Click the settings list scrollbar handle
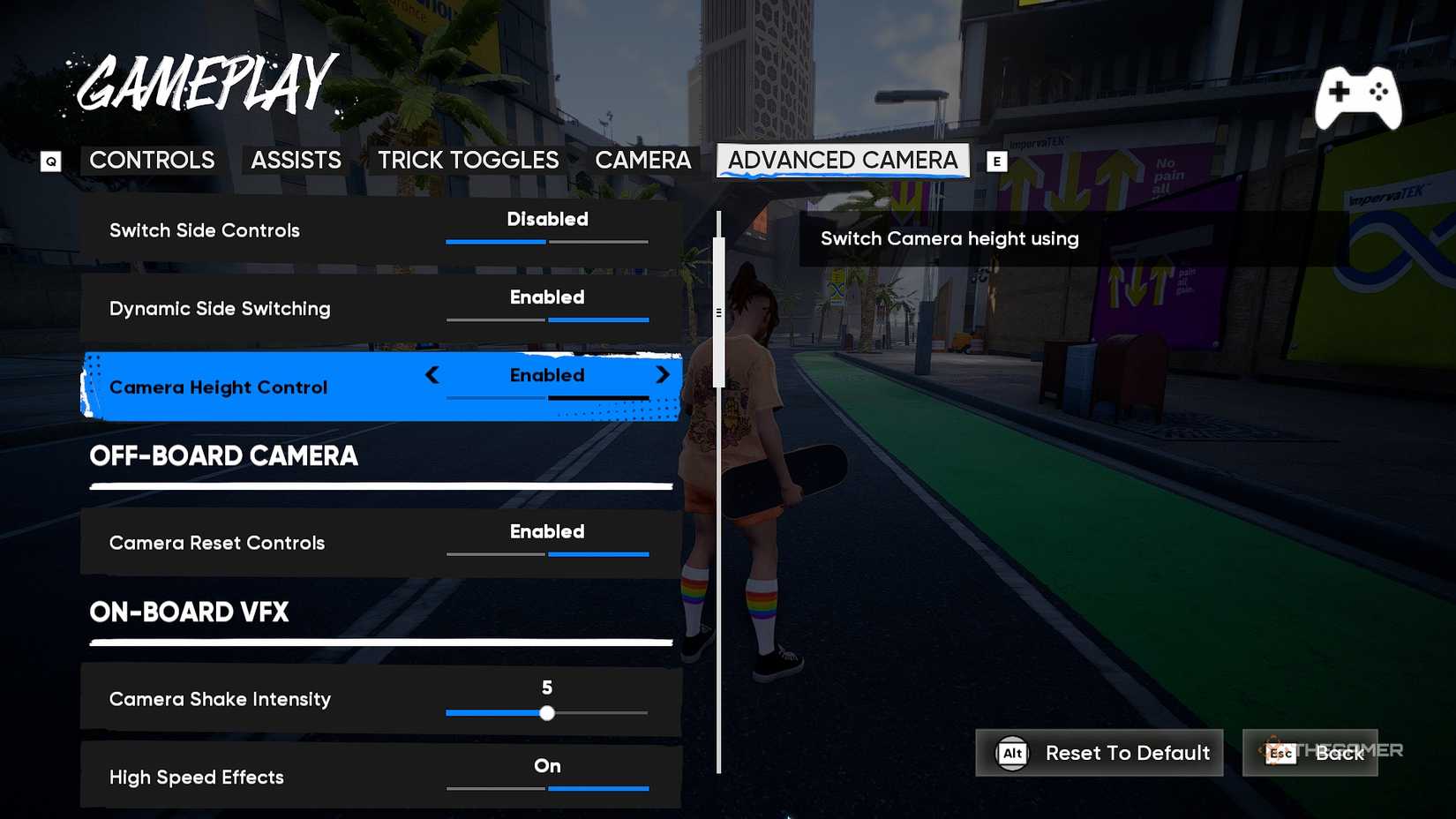The width and height of the screenshot is (1456, 819). click(x=719, y=312)
